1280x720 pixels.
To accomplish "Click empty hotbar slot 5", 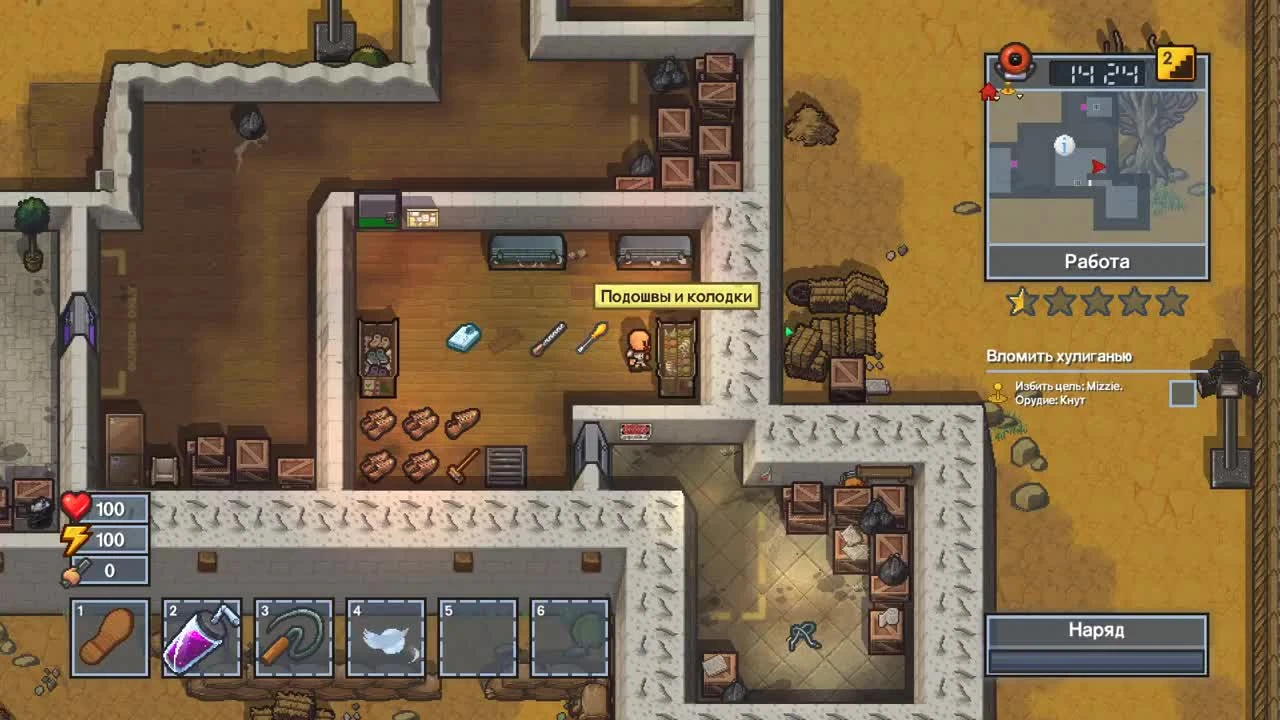I will pyautogui.click(x=480, y=635).
